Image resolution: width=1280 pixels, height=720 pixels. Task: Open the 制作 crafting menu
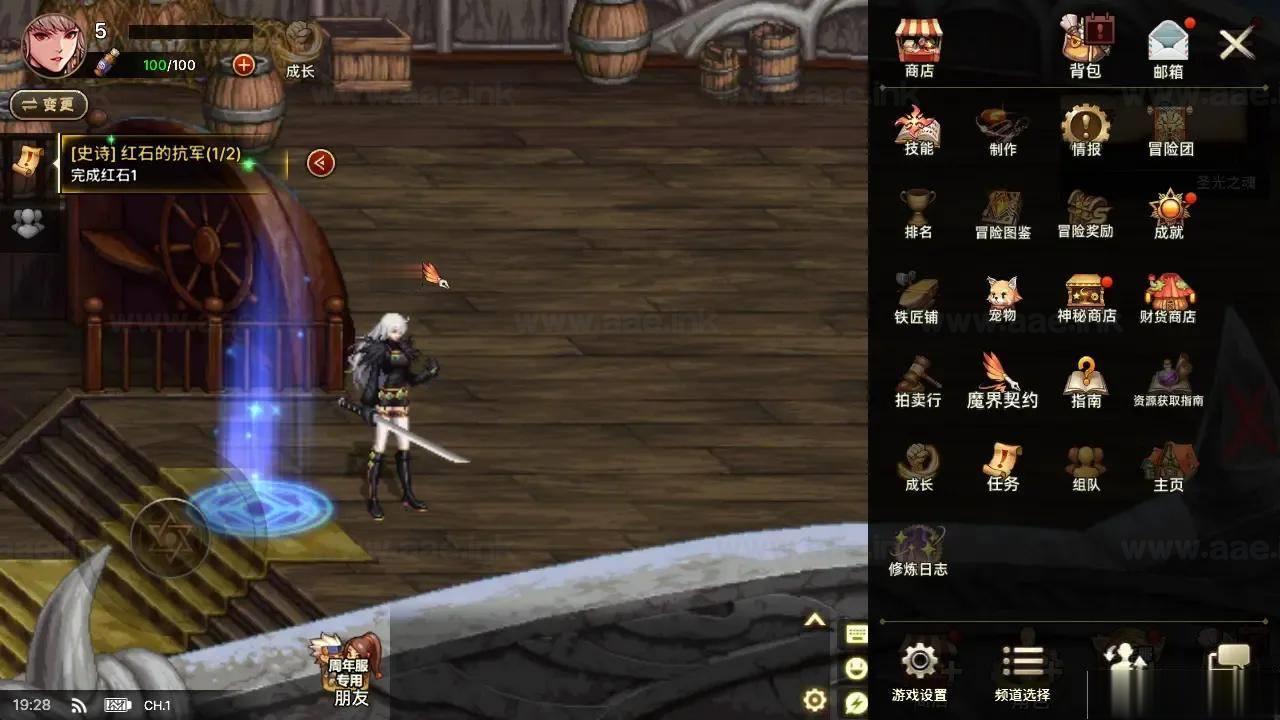point(1002,130)
